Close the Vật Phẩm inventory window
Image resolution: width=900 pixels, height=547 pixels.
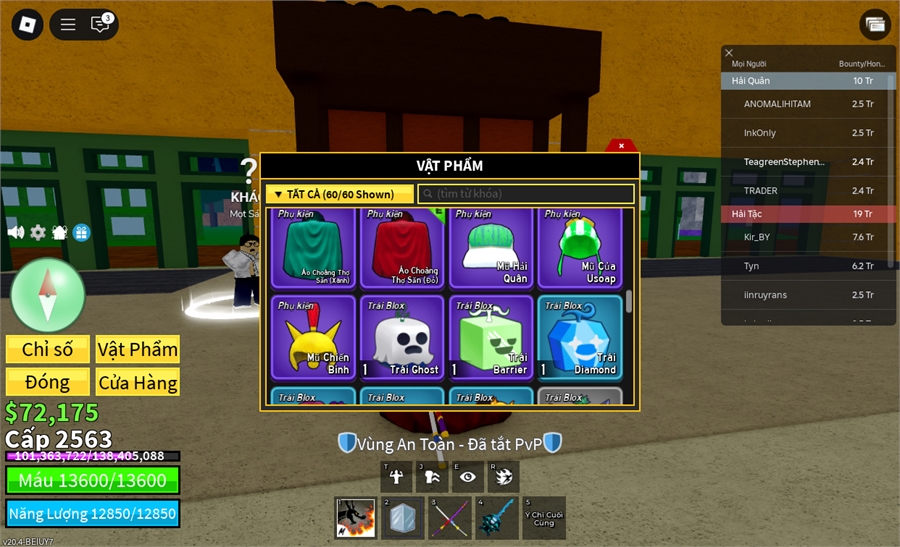[x=621, y=146]
